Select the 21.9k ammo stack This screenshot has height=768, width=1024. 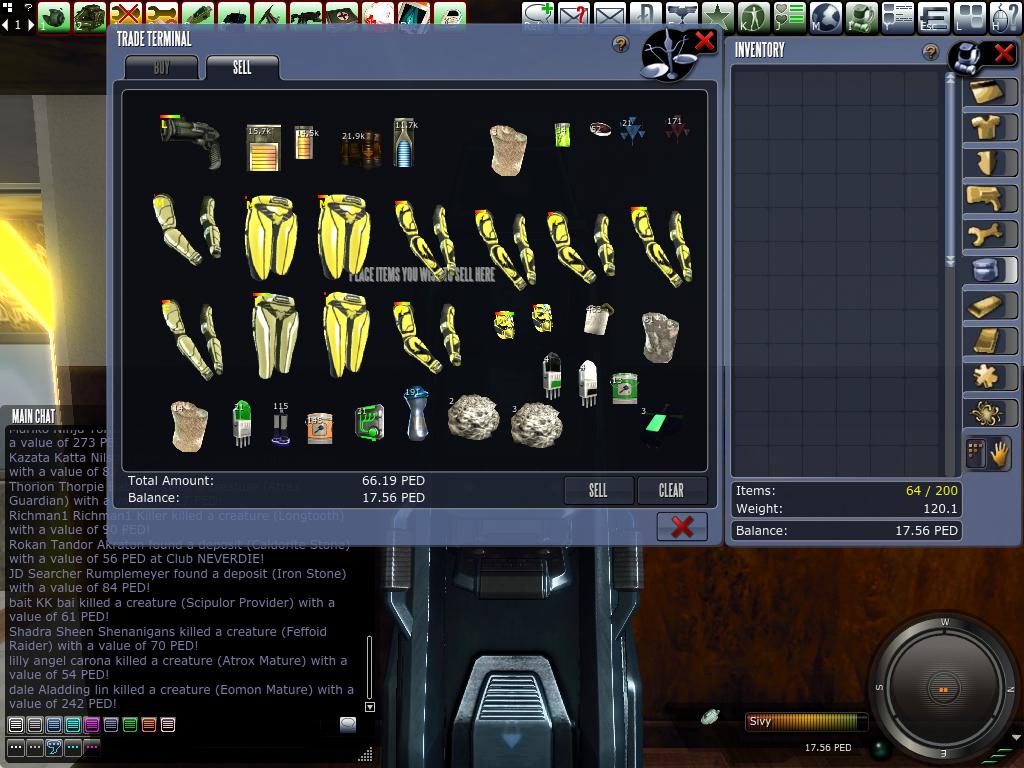point(360,147)
